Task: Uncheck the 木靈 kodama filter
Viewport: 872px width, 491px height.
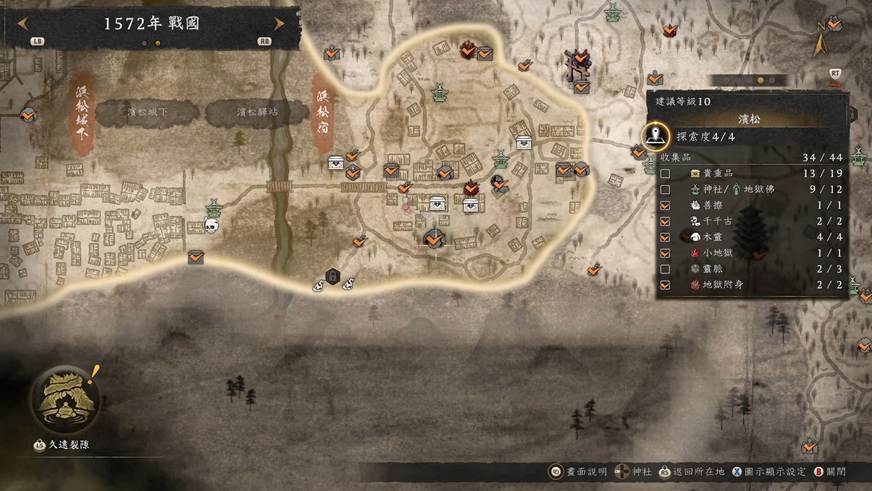Action: point(666,238)
